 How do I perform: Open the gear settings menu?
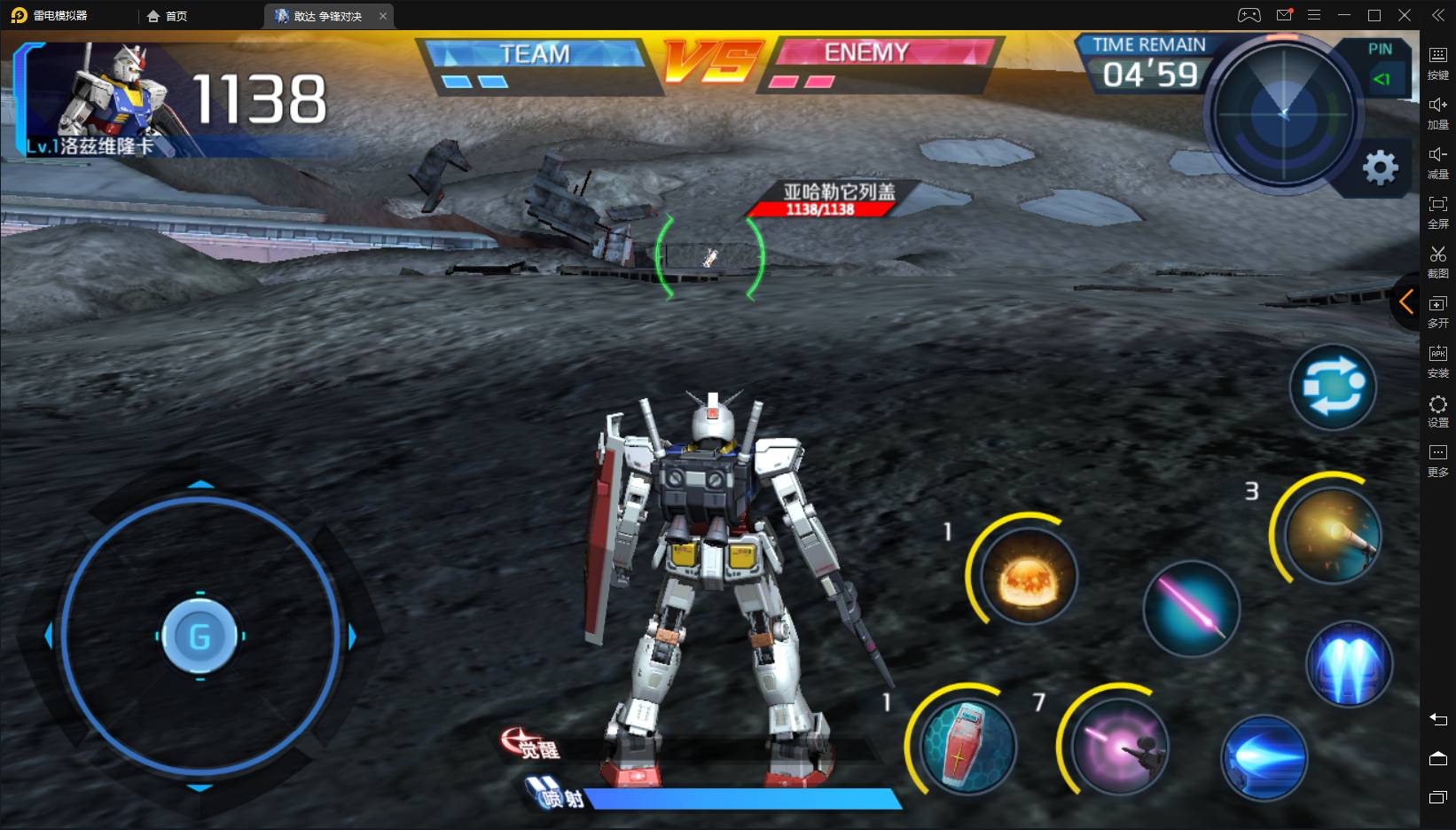[1380, 168]
